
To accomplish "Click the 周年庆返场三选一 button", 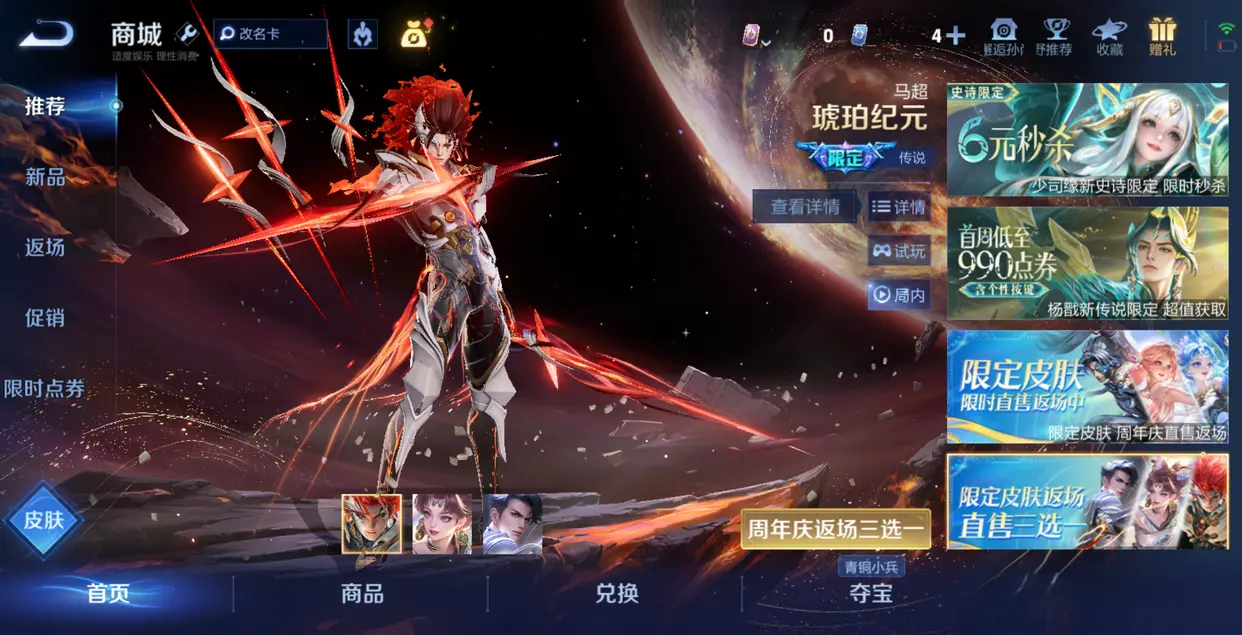I will coord(836,528).
